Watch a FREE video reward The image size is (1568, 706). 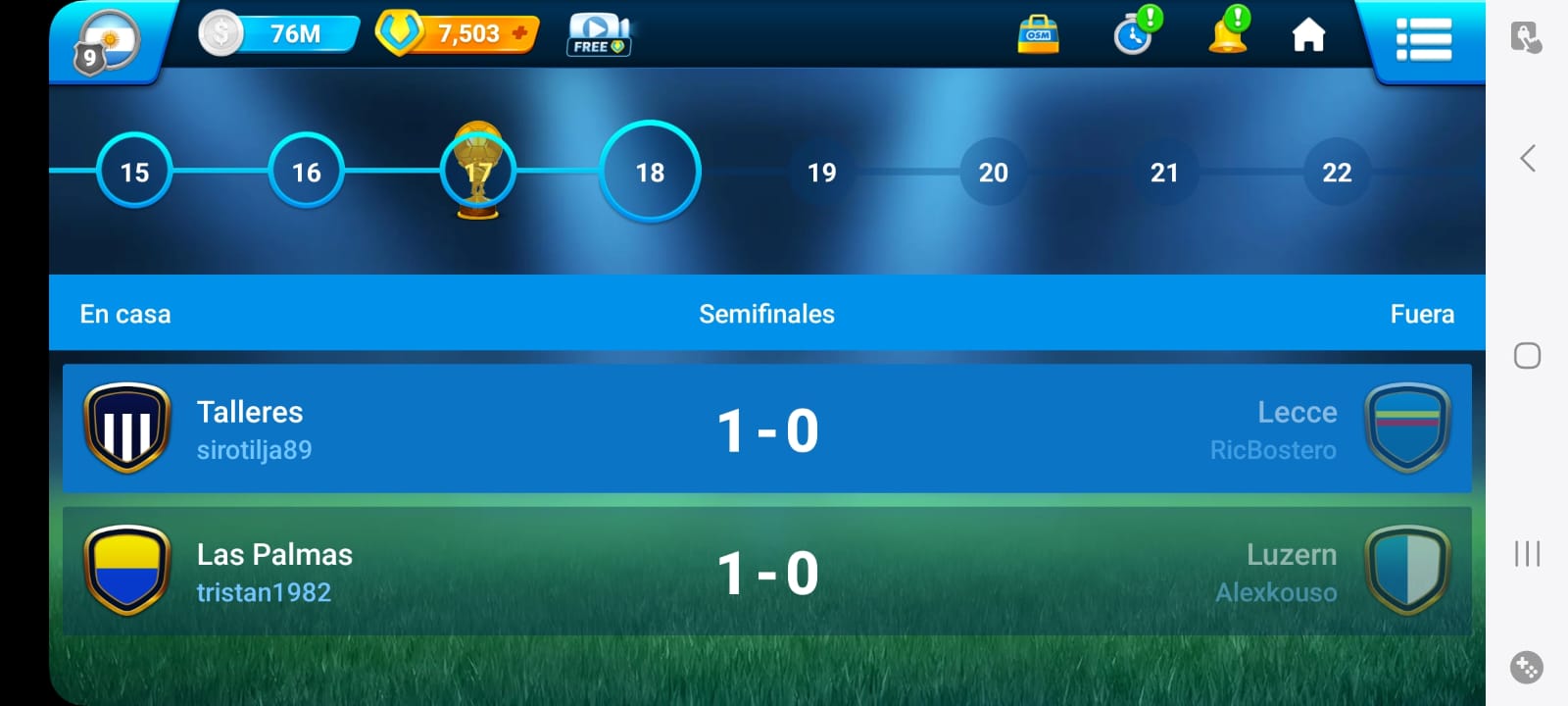(x=599, y=34)
